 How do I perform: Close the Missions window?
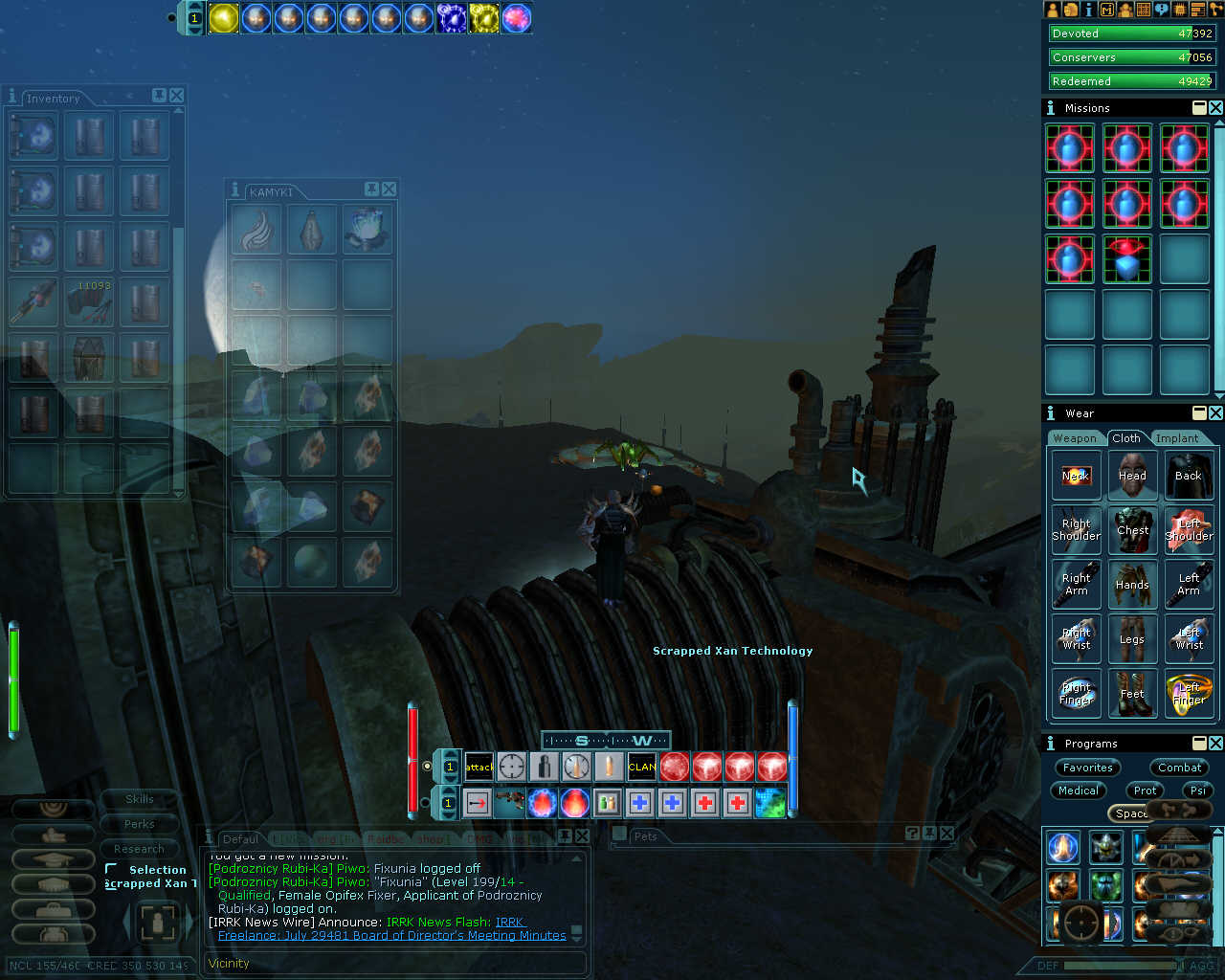1215,108
